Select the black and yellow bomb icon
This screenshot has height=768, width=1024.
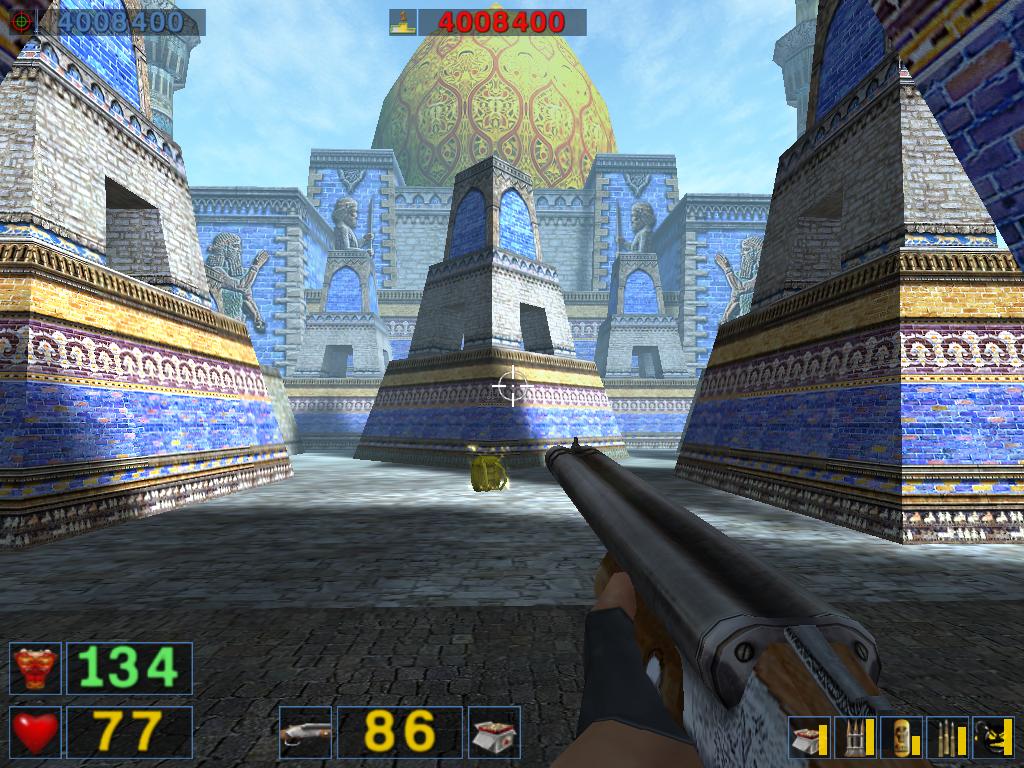pyautogui.click(x=993, y=737)
